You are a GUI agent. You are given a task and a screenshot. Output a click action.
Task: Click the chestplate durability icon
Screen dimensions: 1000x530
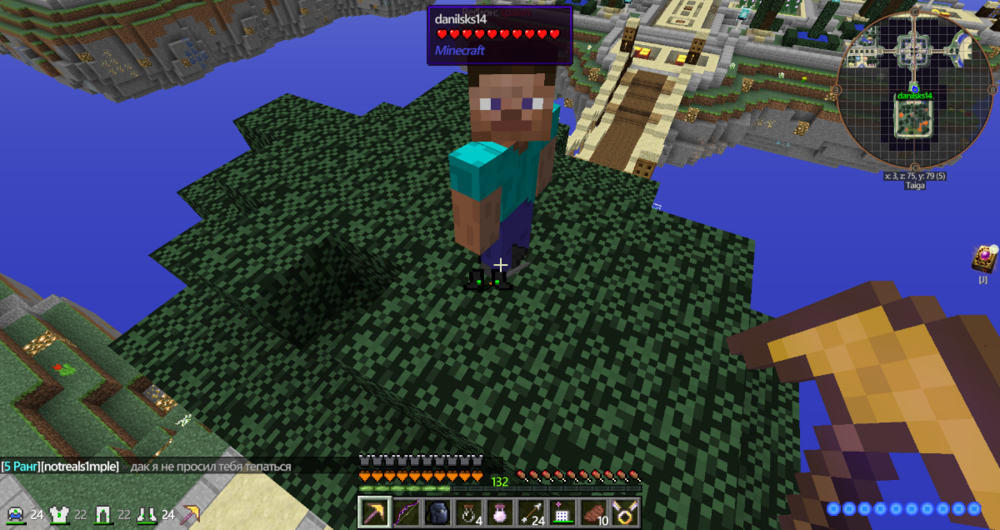point(59,515)
